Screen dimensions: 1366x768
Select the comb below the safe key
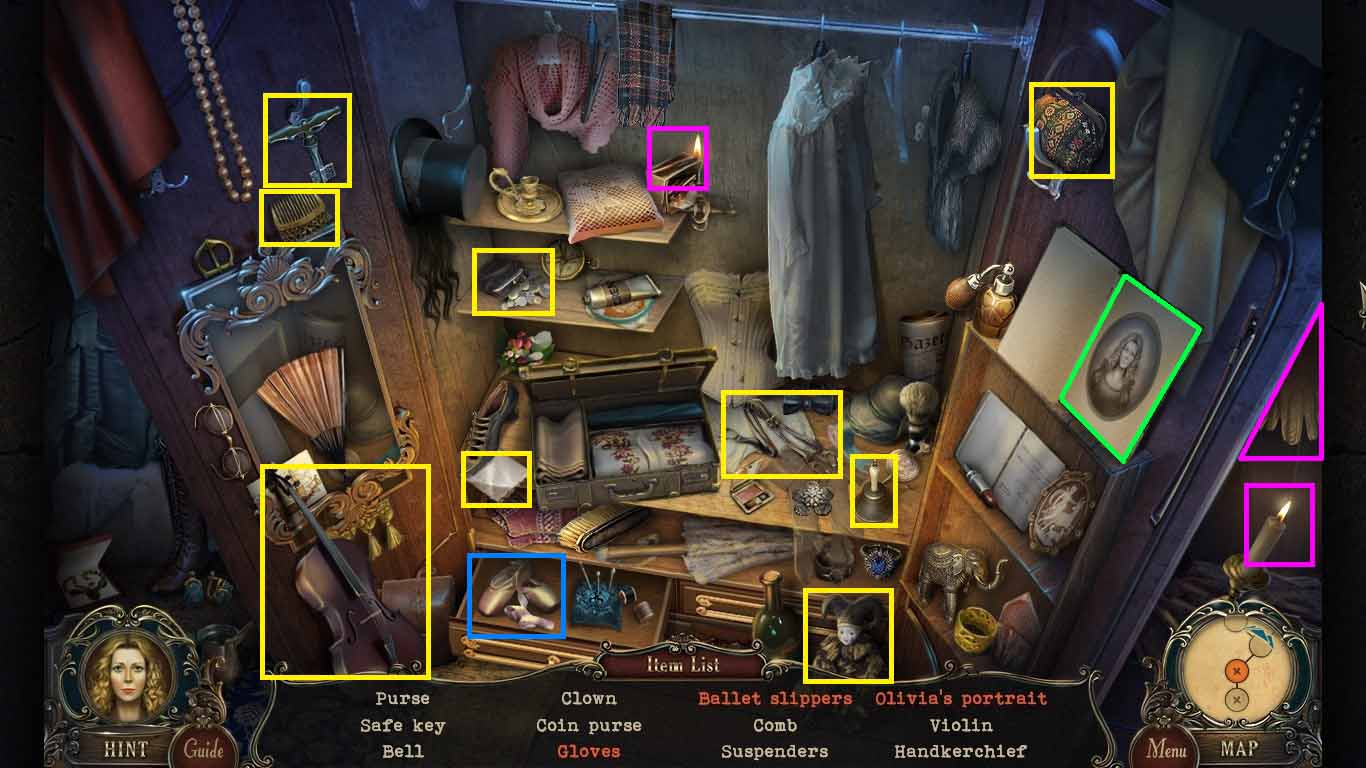300,216
